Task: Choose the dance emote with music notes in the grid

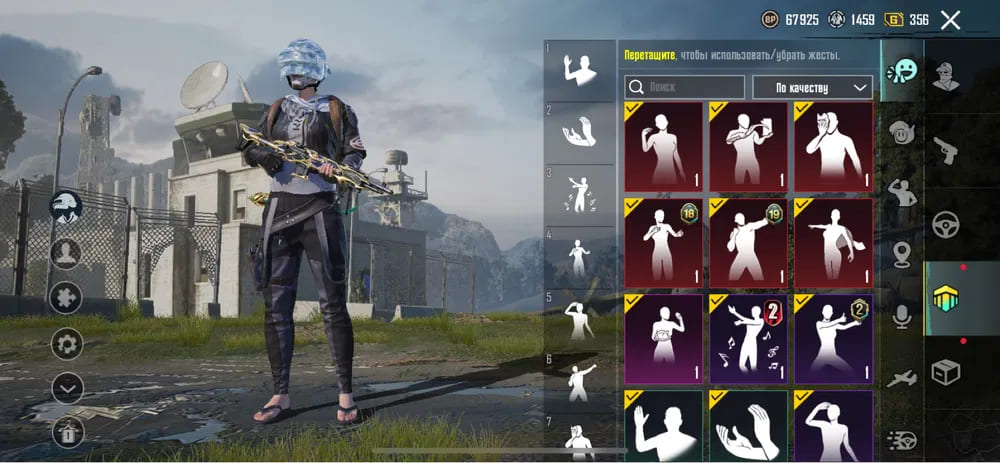Action: pyautogui.click(x=747, y=338)
